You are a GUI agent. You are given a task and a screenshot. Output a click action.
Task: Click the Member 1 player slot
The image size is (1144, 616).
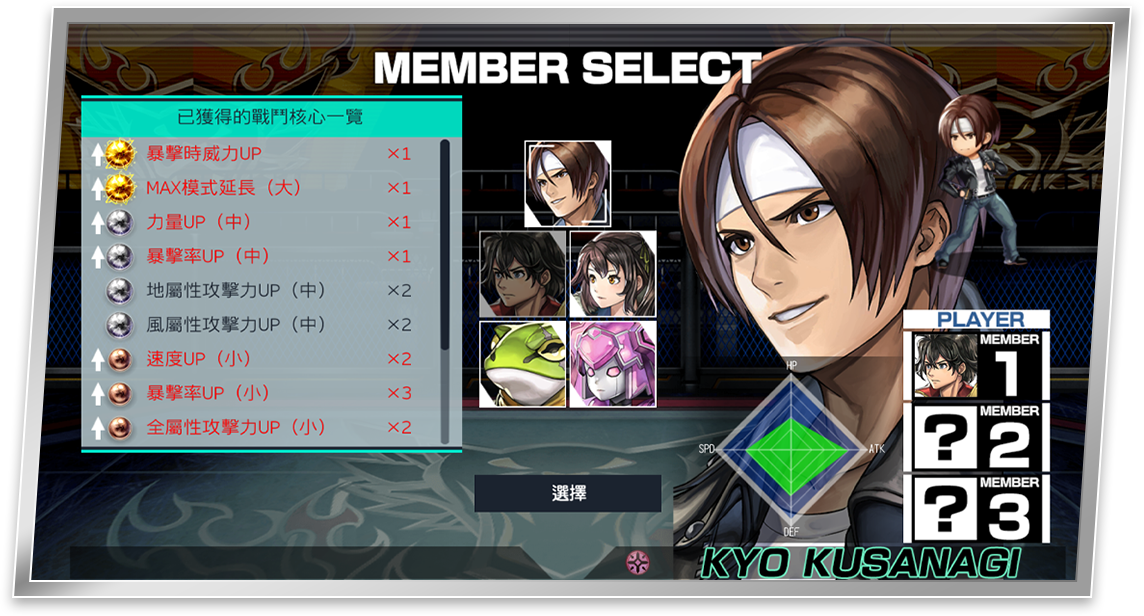pyautogui.click(x=978, y=366)
